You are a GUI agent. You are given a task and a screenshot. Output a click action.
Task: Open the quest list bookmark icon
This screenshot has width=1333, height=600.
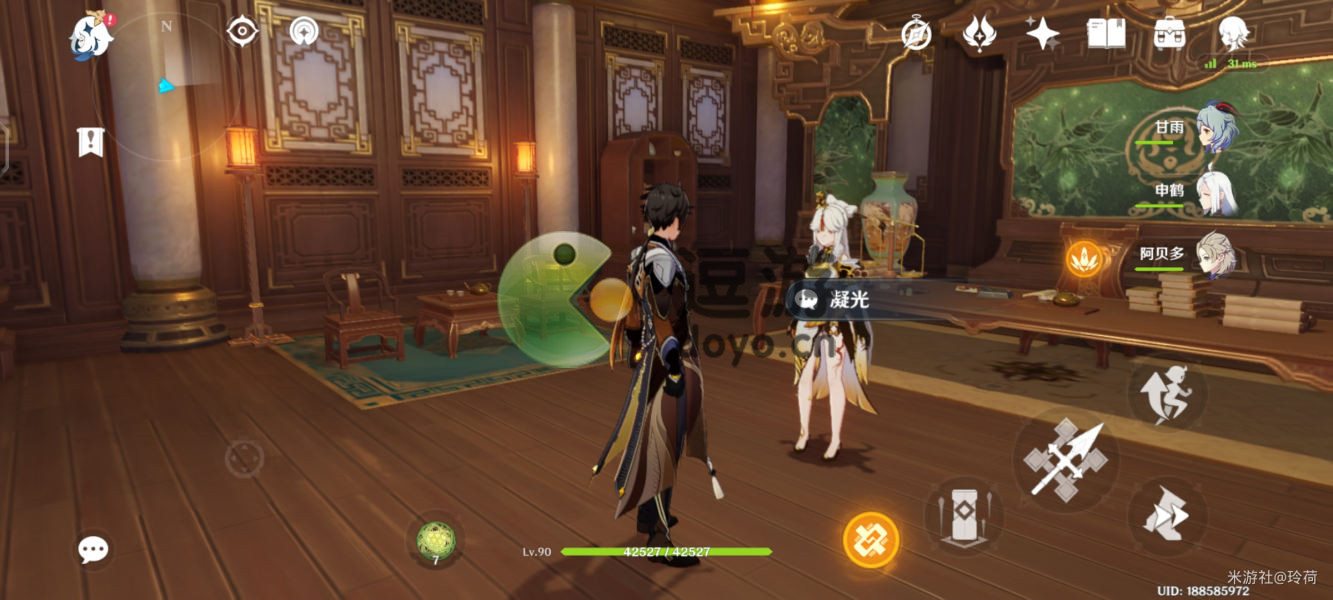point(91,142)
